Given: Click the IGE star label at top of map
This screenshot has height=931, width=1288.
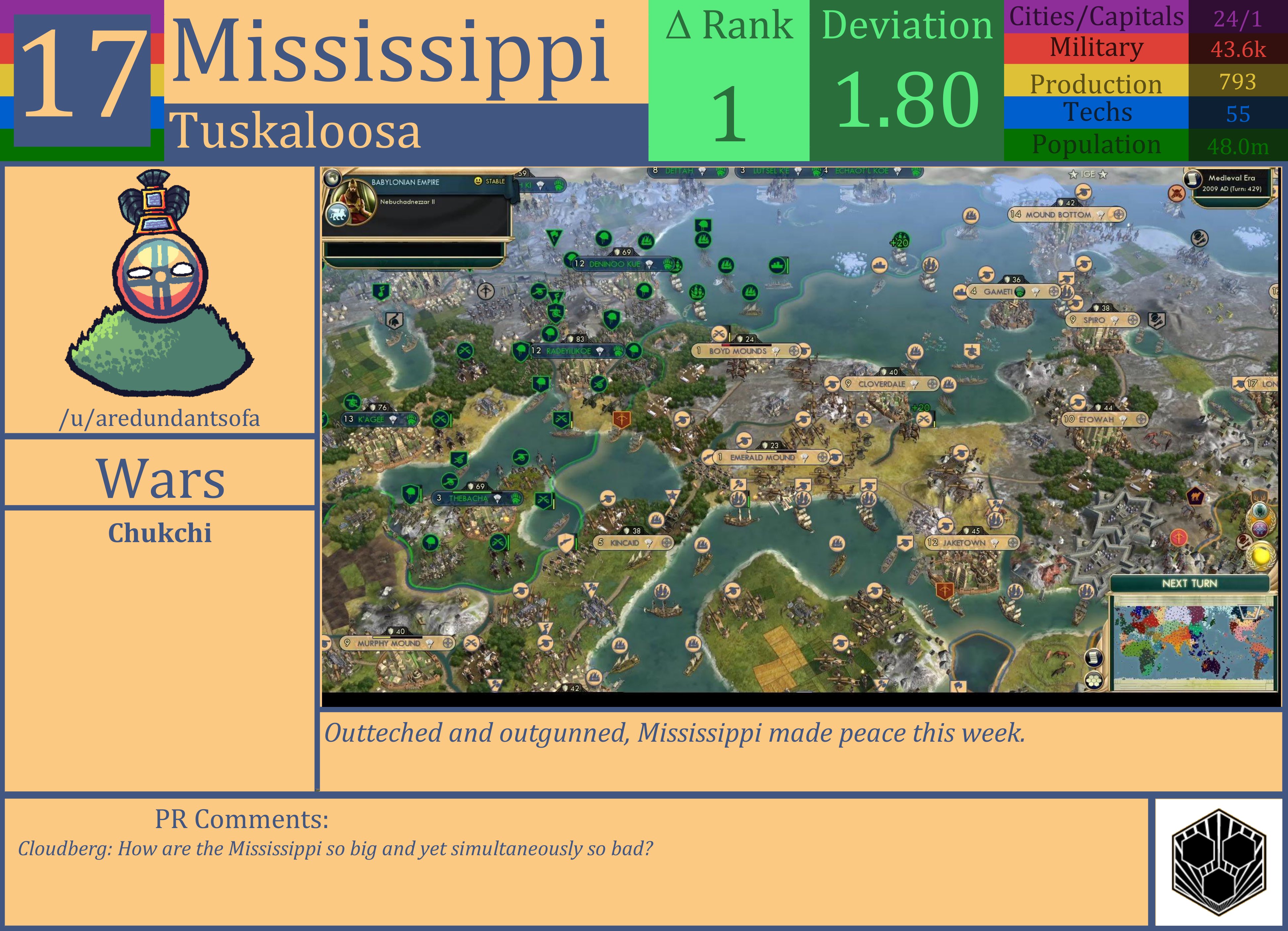Looking at the screenshot, I should [x=1088, y=174].
